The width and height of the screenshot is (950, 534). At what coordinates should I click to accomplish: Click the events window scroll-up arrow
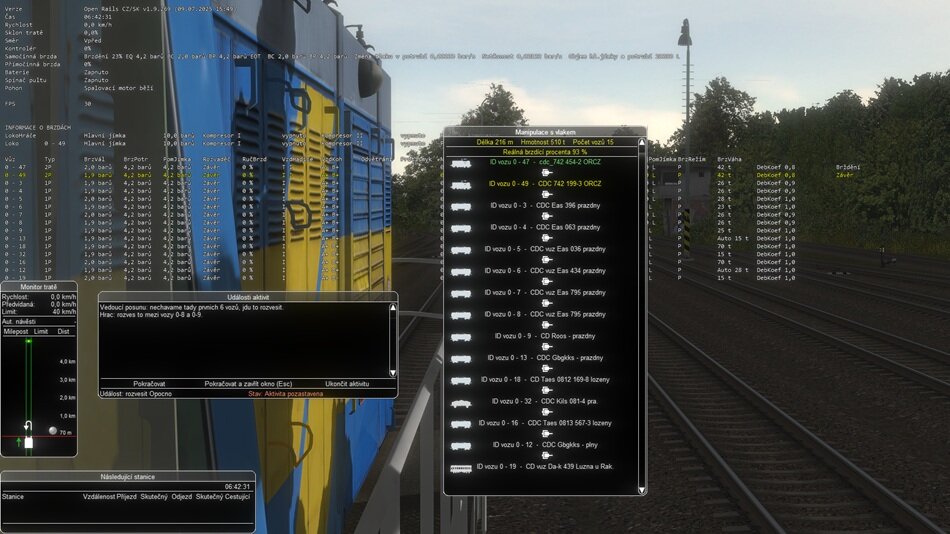(392, 307)
